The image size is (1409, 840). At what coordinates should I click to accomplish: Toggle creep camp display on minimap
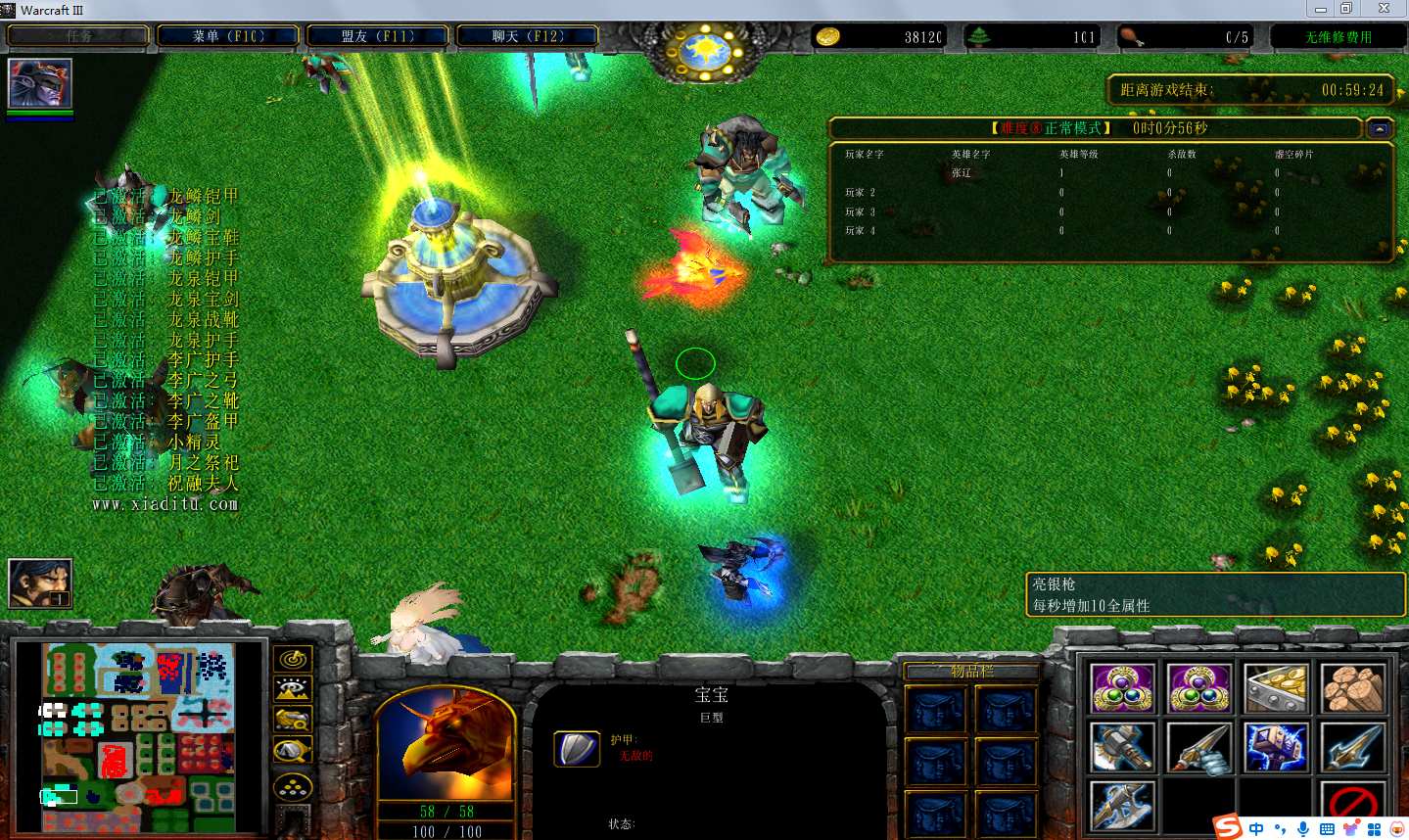pos(293,751)
